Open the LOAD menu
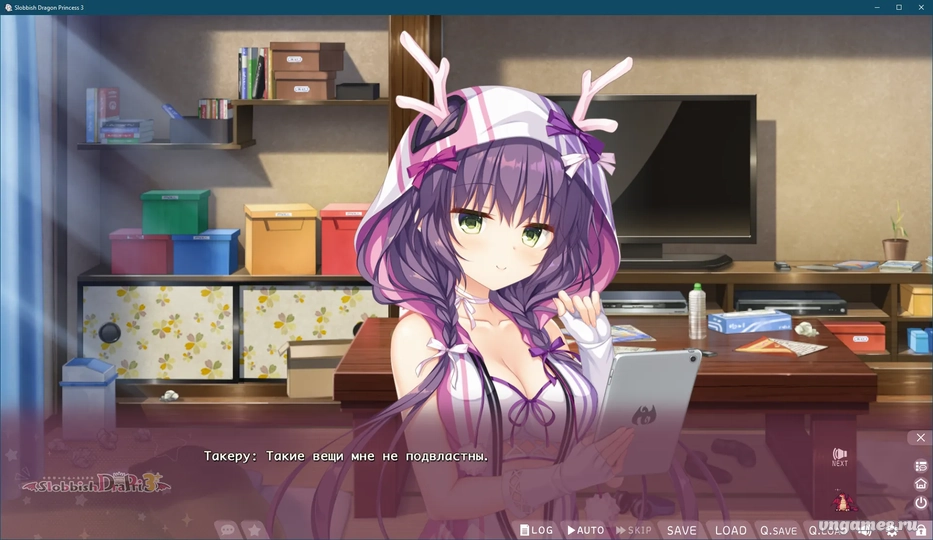 (x=730, y=530)
